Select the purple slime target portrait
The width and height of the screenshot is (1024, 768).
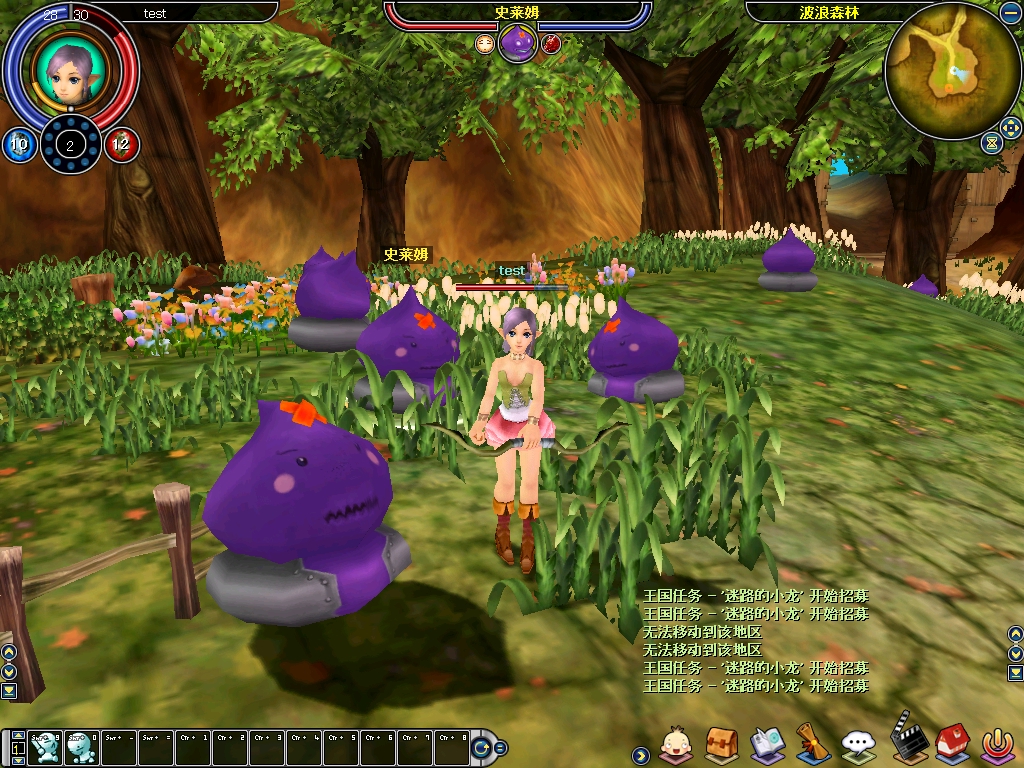(x=517, y=44)
